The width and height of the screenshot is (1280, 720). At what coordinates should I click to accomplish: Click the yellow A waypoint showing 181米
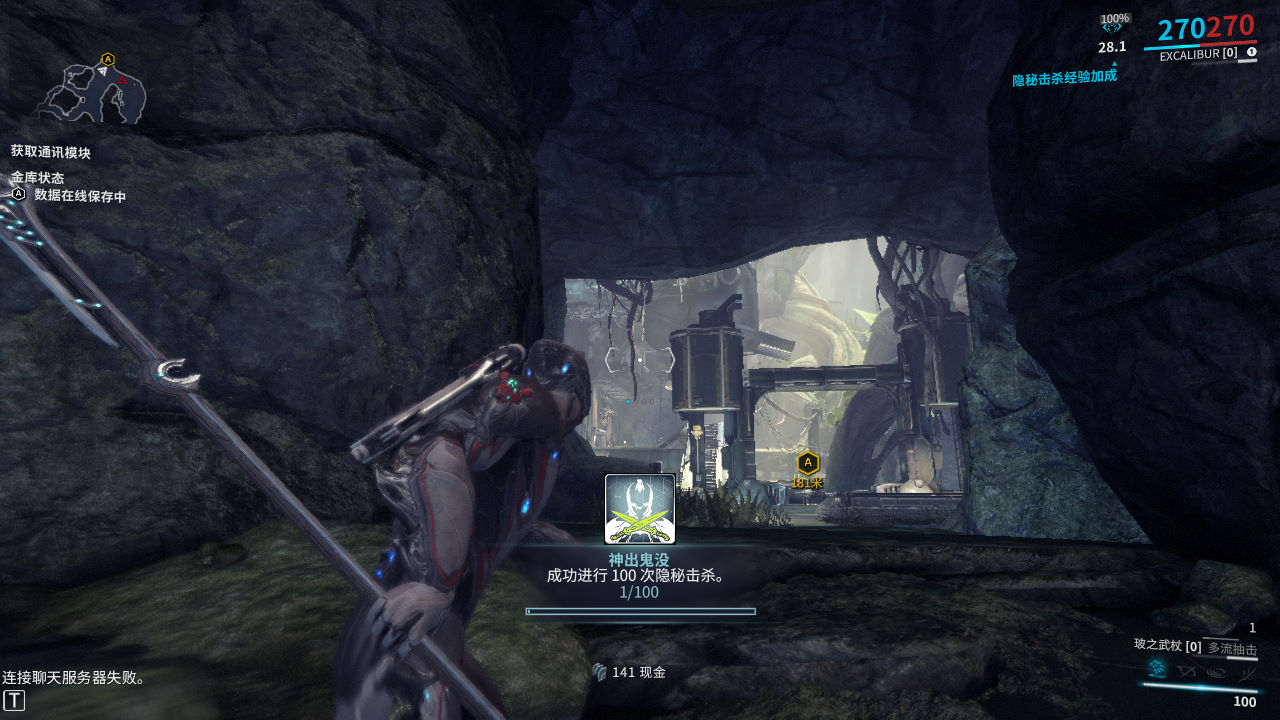[x=808, y=462]
